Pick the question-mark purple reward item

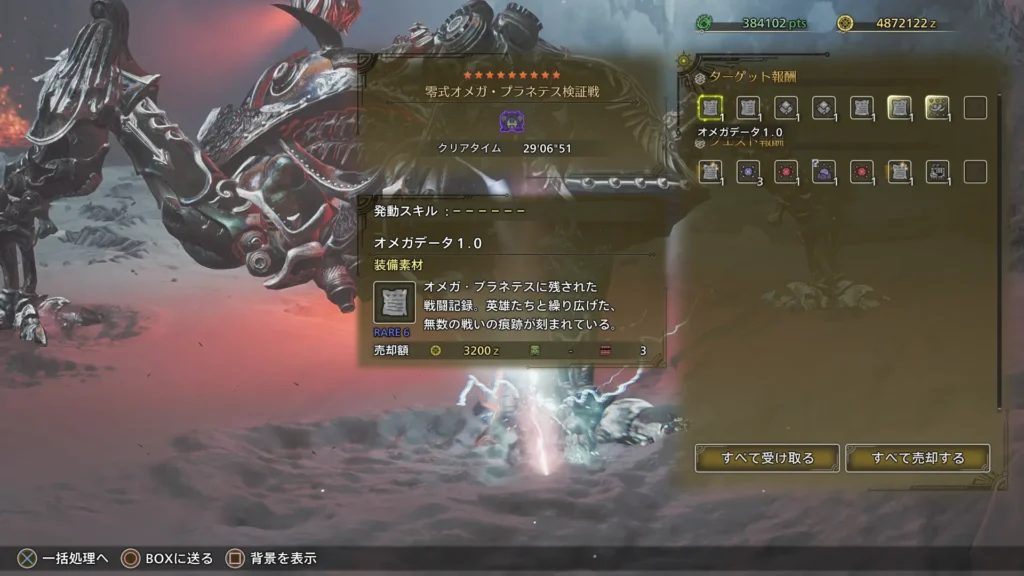tap(824, 172)
